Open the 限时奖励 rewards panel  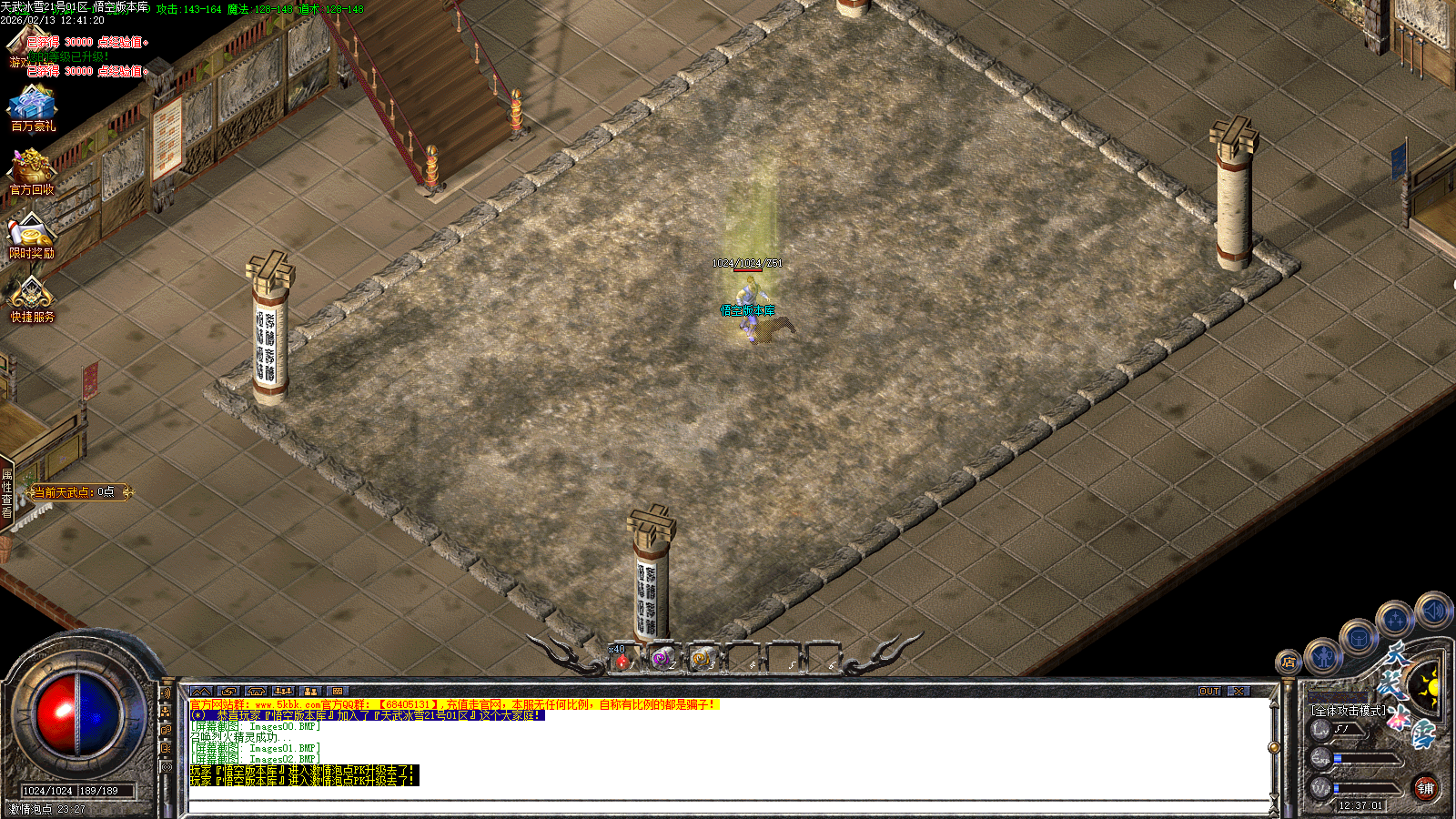click(33, 233)
